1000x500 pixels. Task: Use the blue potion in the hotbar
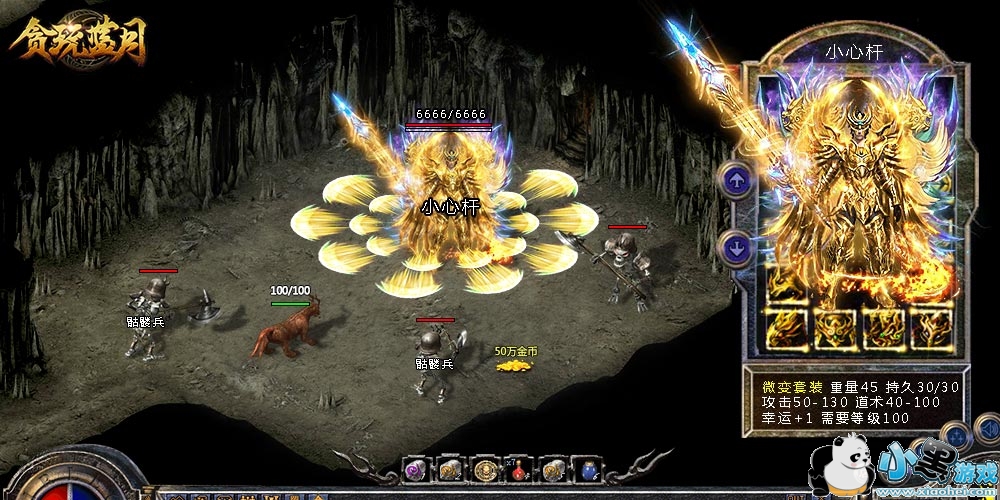[x=589, y=469]
